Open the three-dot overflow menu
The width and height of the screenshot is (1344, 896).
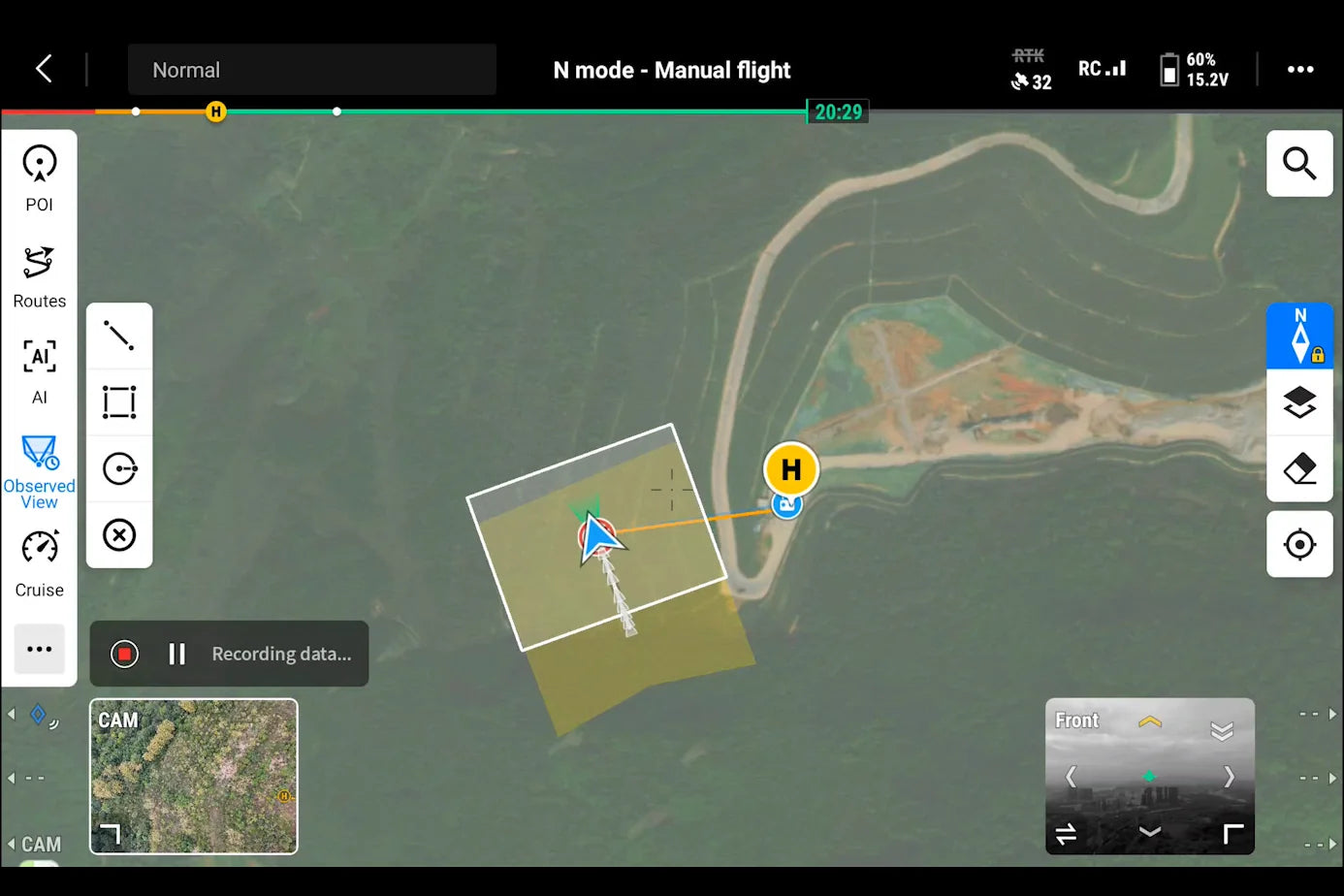click(1301, 69)
